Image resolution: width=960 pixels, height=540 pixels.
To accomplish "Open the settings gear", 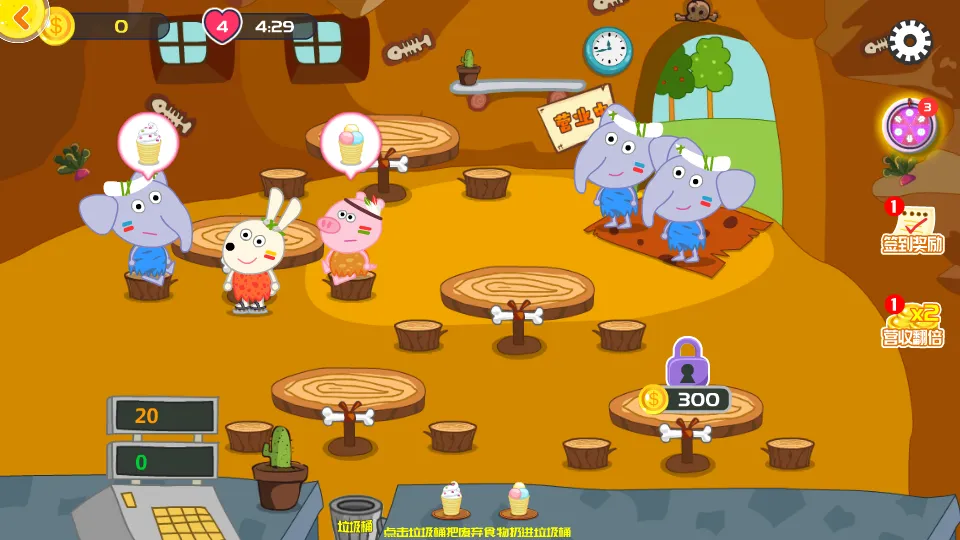I will click(x=909, y=41).
